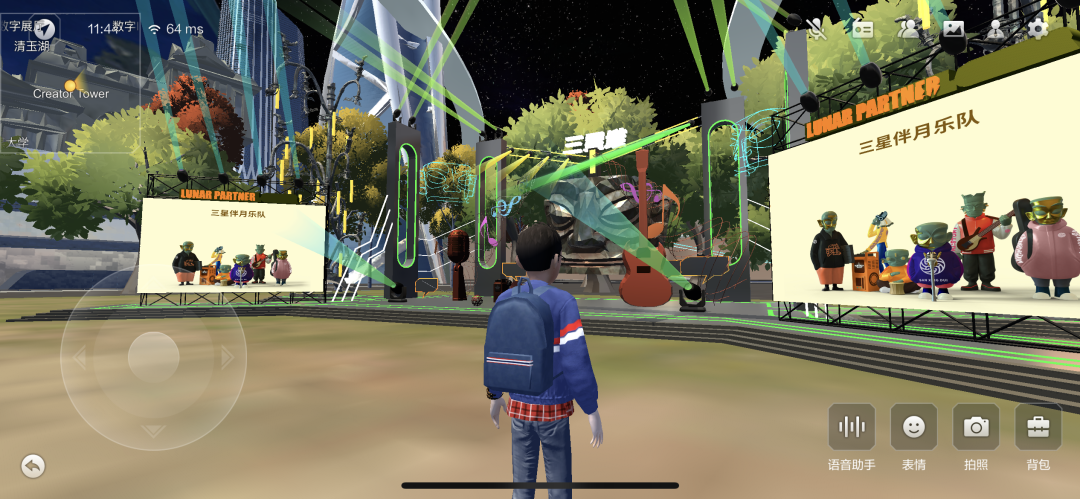Image resolution: width=1080 pixels, height=499 pixels.
Task: Show the friends list icon
Action: pos(908,29)
